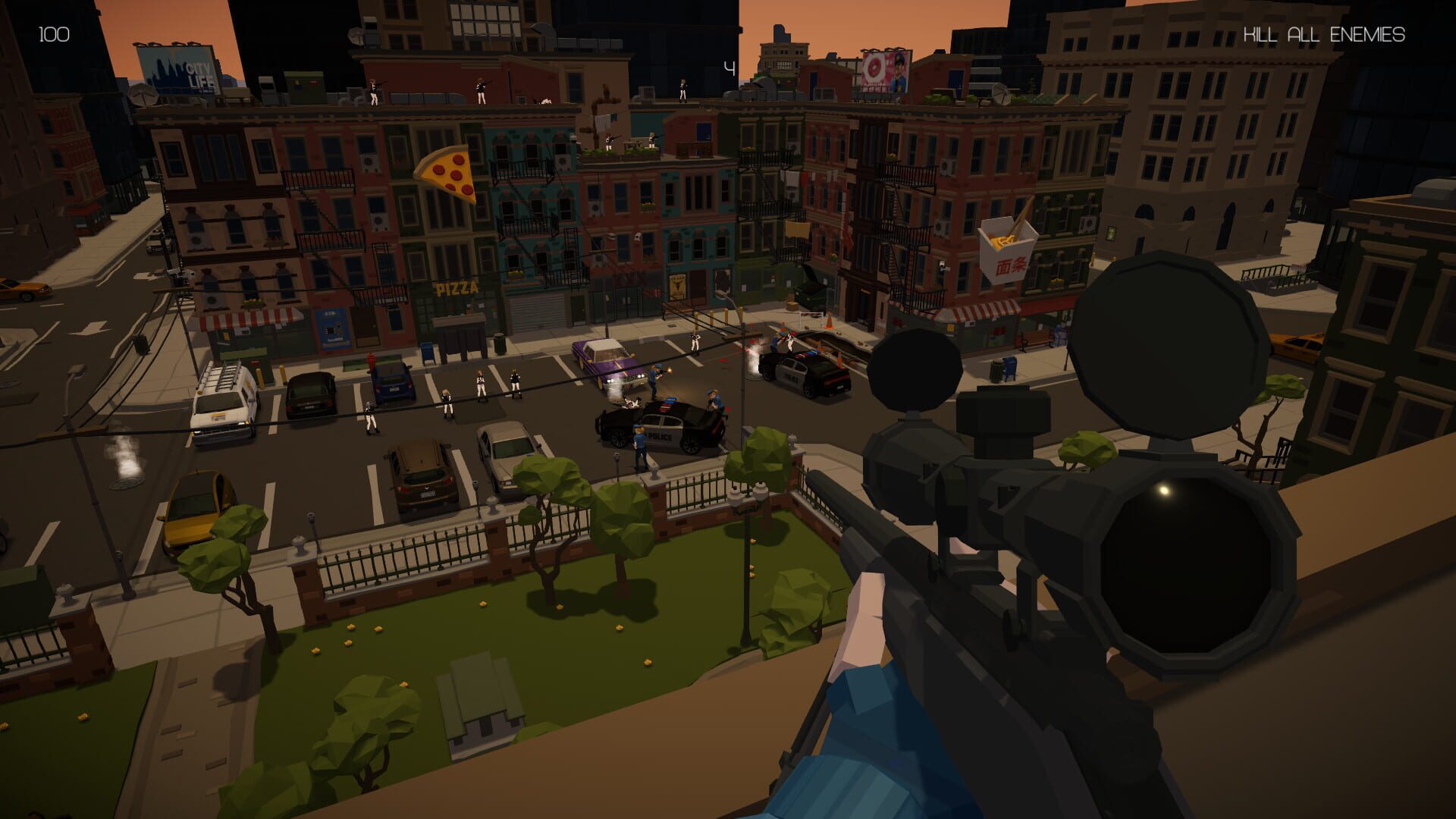
Task: Click the officer firing beside the purple car
Action: click(654, 375)
